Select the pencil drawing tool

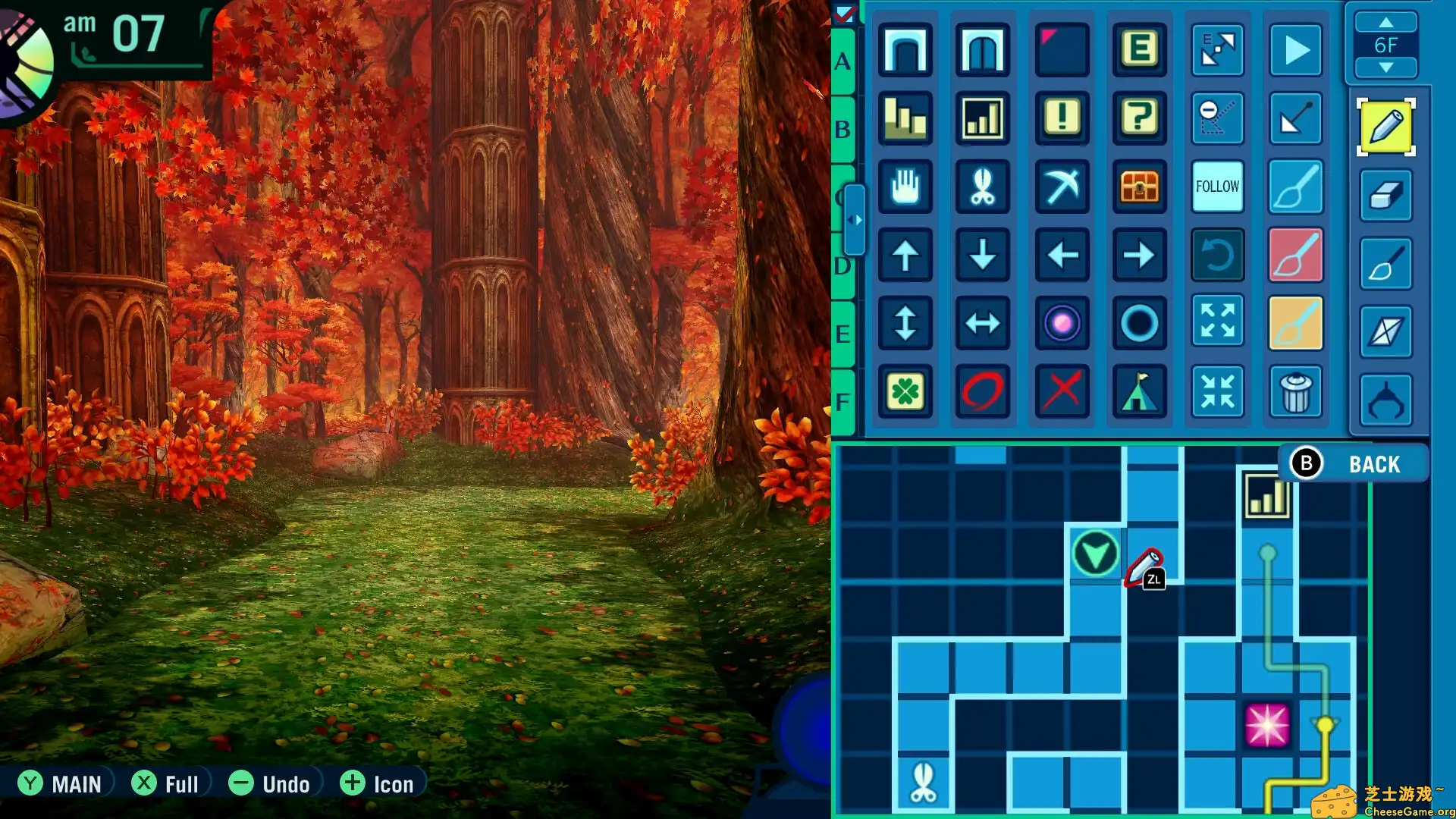(x=1385, y=127)
